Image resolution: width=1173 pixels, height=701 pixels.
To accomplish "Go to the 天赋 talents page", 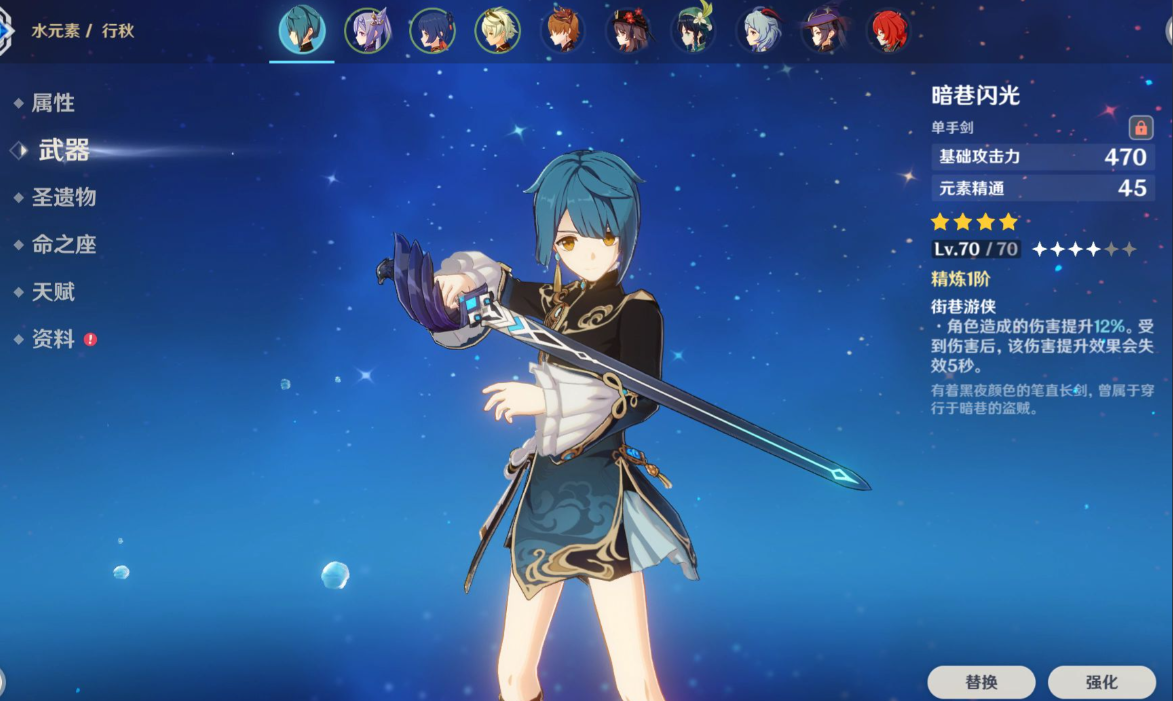I will [53, 292].
